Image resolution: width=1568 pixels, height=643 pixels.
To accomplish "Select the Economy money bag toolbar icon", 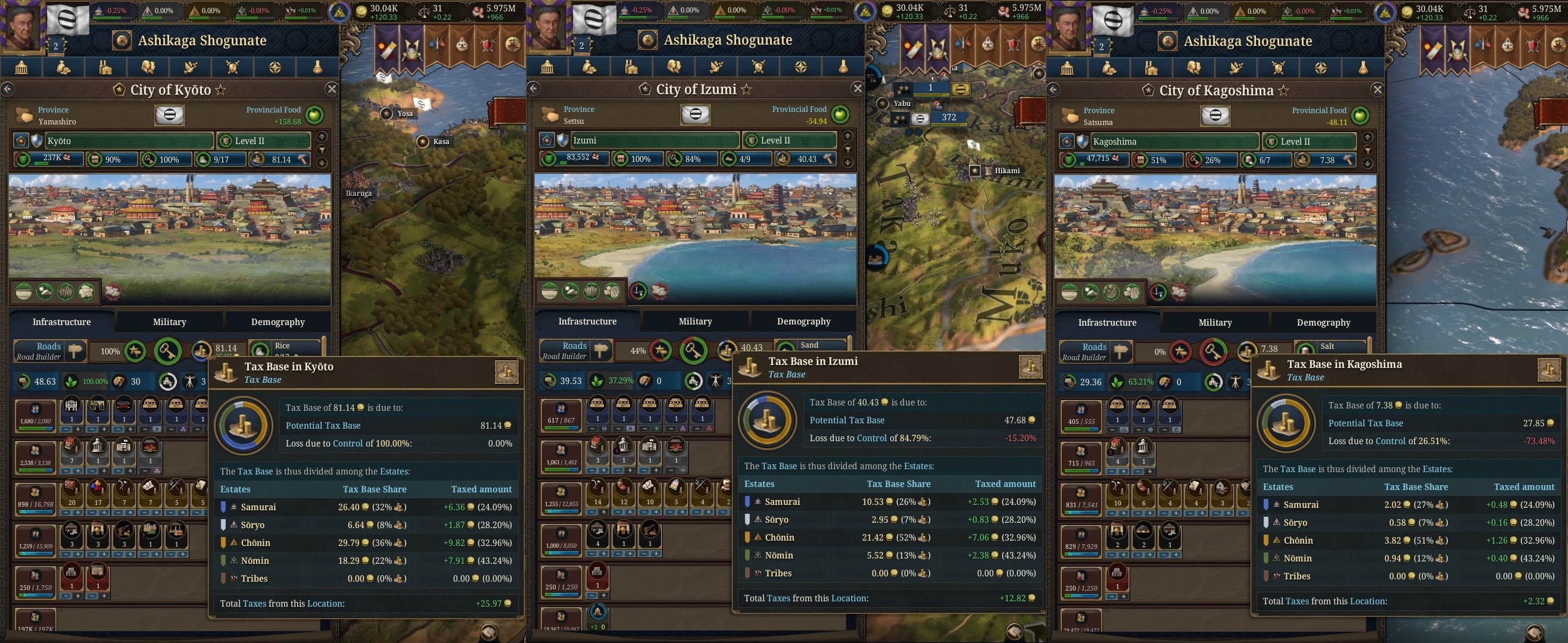I will [x=64, y=68].
